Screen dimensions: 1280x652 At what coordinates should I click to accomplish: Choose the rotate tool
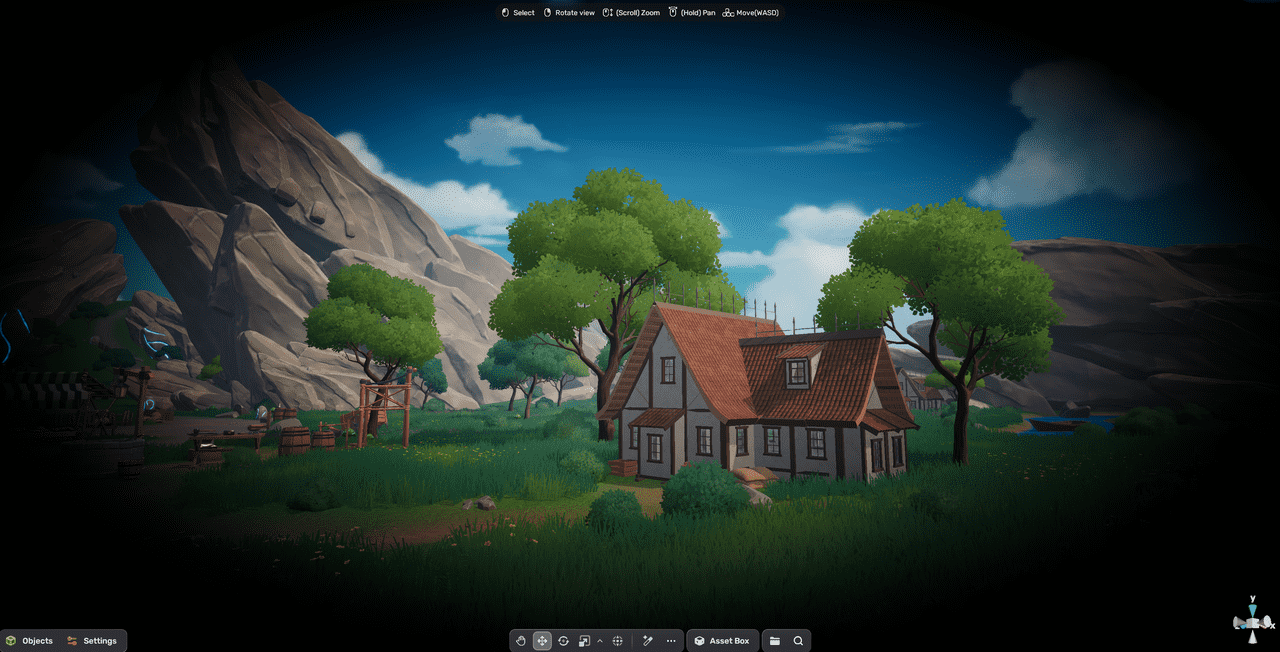pos(563,641)
